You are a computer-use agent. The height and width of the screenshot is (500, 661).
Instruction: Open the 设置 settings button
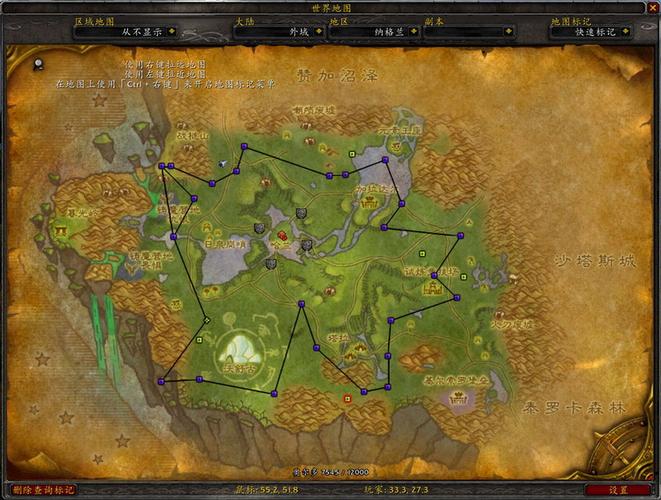[619, 490]
